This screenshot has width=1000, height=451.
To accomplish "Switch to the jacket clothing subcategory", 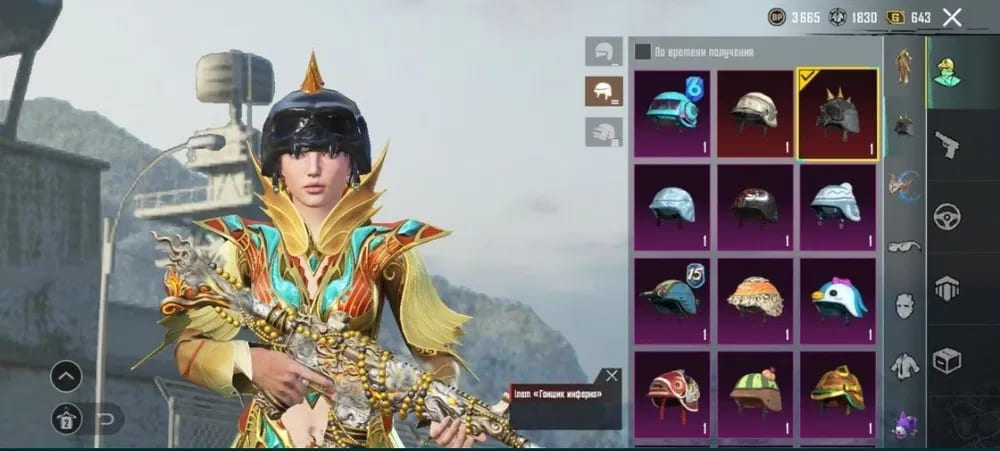I will [904, 365].
